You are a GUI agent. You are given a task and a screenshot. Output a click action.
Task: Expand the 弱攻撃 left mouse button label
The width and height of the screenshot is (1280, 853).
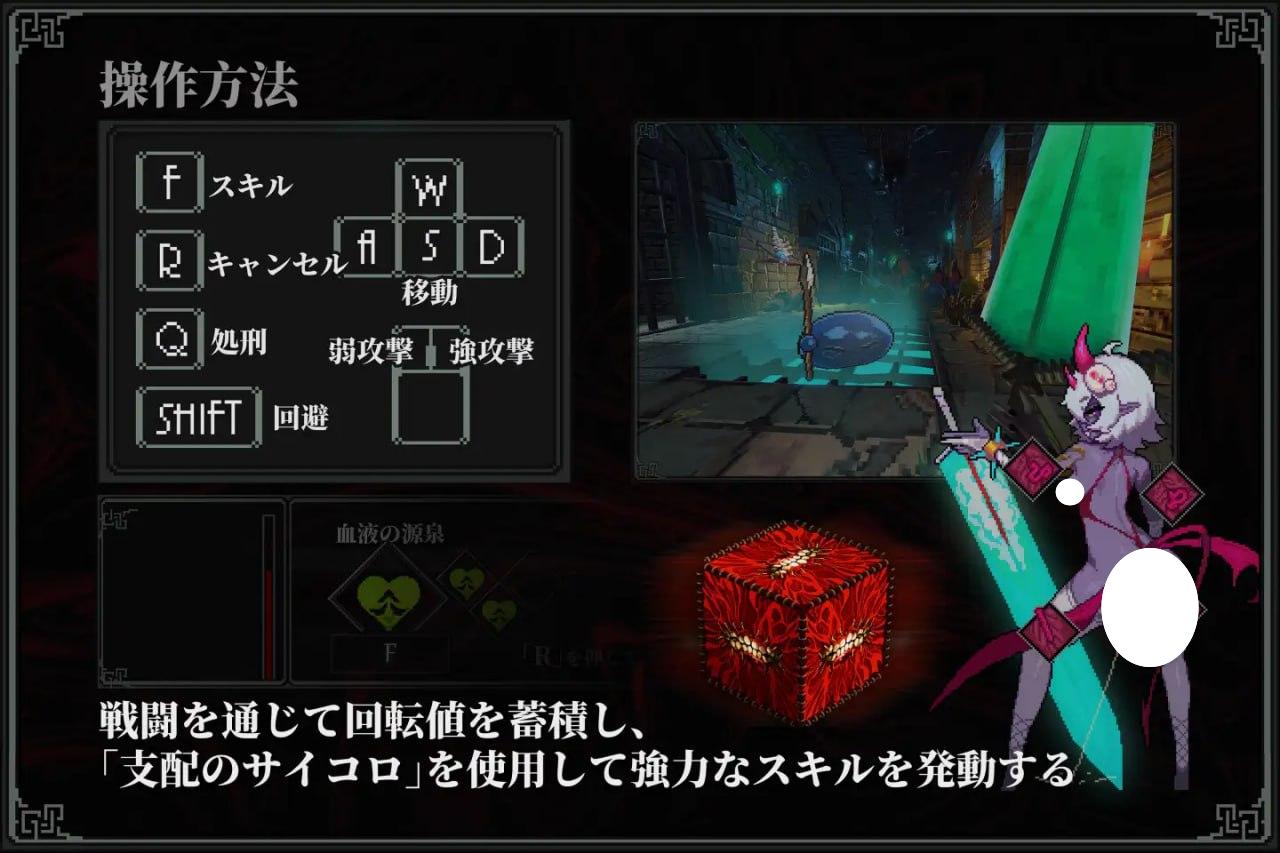[x=370, y=351]
